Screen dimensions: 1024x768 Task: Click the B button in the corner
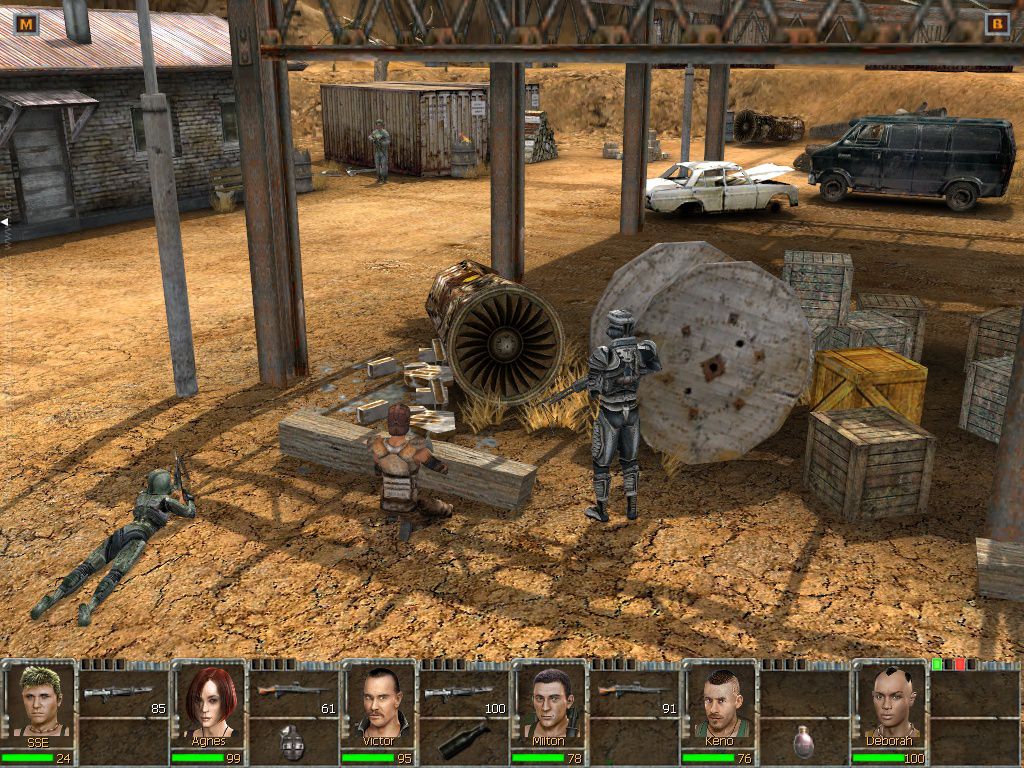pyautogui.click(x=996, y=23)
